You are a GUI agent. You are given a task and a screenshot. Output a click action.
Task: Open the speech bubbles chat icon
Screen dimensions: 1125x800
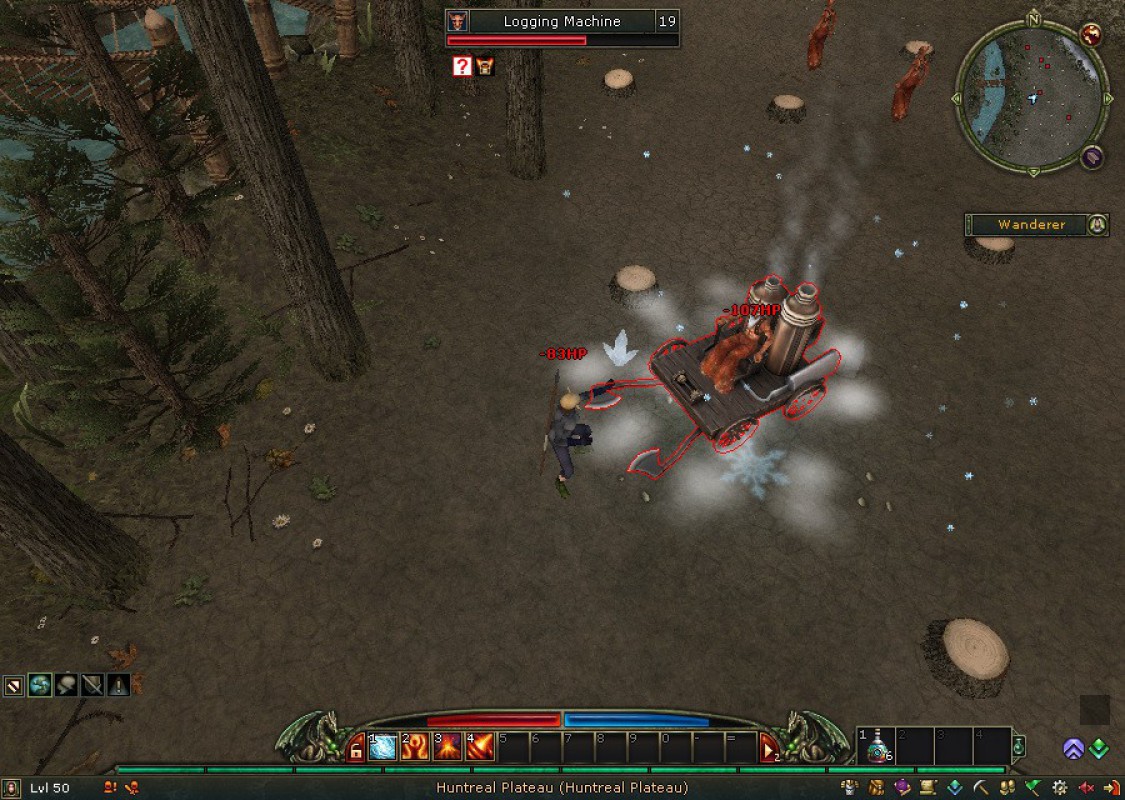pyautogui.click(x=66, y=685)
